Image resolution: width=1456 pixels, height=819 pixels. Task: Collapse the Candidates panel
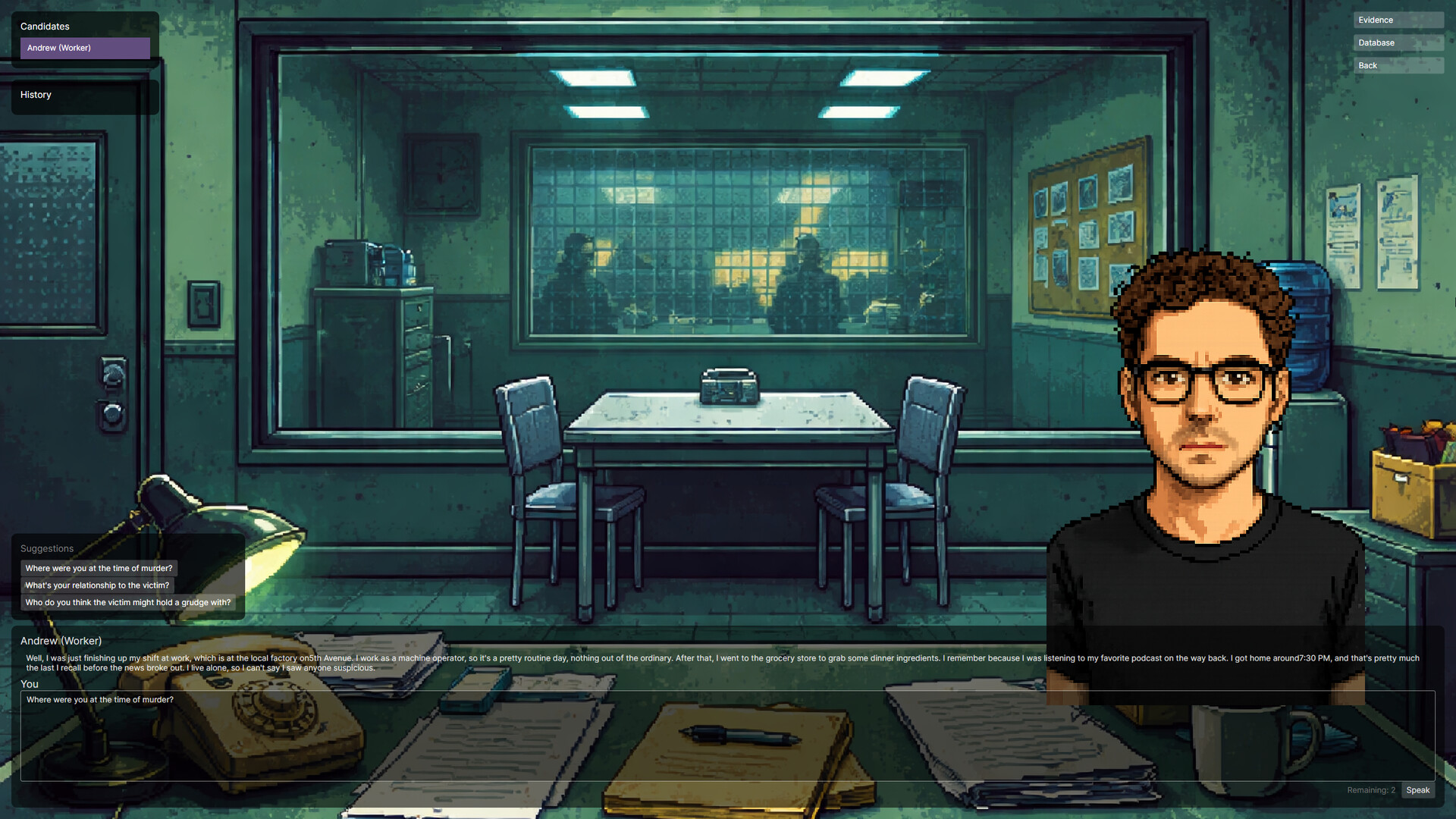(44, 26)
